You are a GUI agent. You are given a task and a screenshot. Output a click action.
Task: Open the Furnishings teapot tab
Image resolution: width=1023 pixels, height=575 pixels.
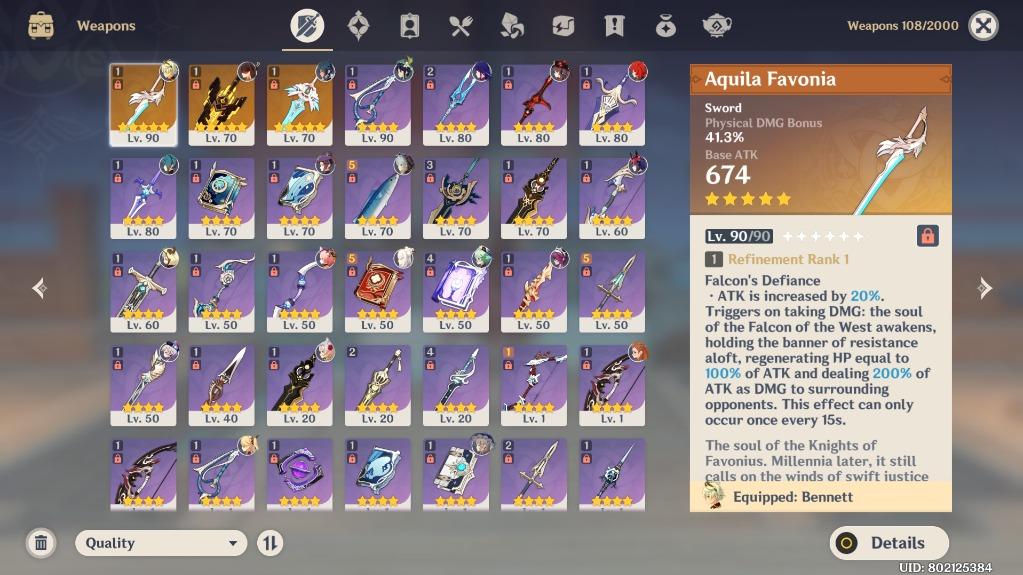[716, 26]
